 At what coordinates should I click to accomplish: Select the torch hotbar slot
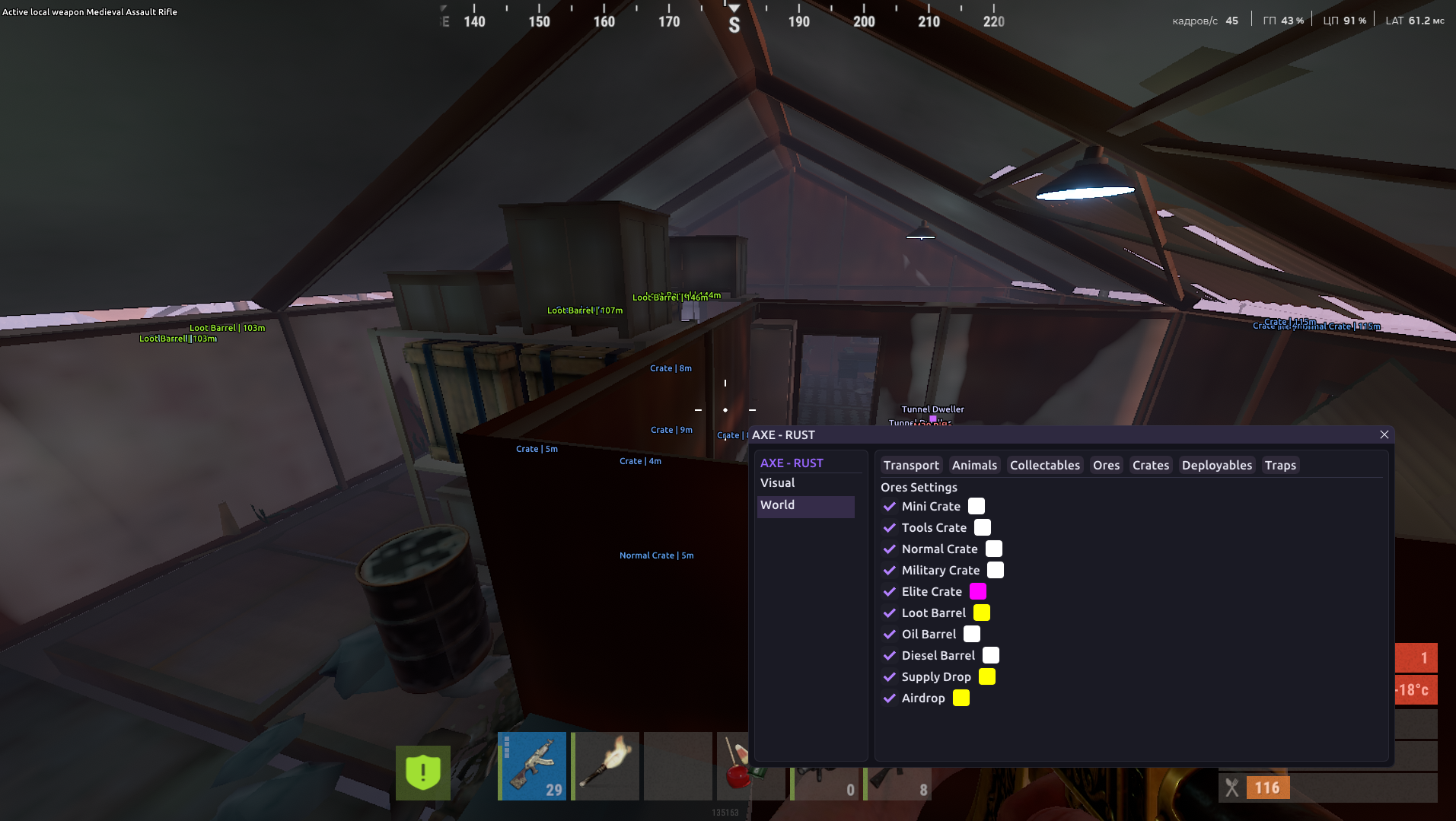(606, 766)
